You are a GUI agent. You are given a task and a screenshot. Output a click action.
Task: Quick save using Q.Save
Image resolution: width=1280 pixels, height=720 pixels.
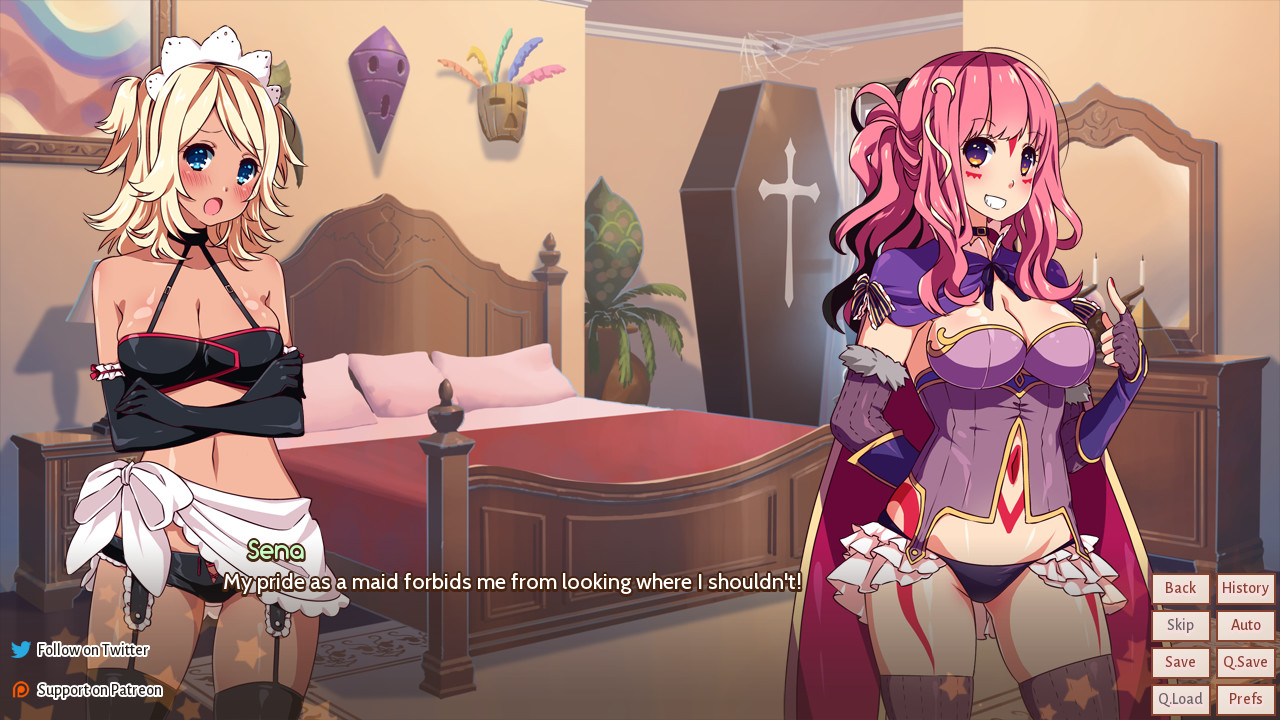(1244, 662)
